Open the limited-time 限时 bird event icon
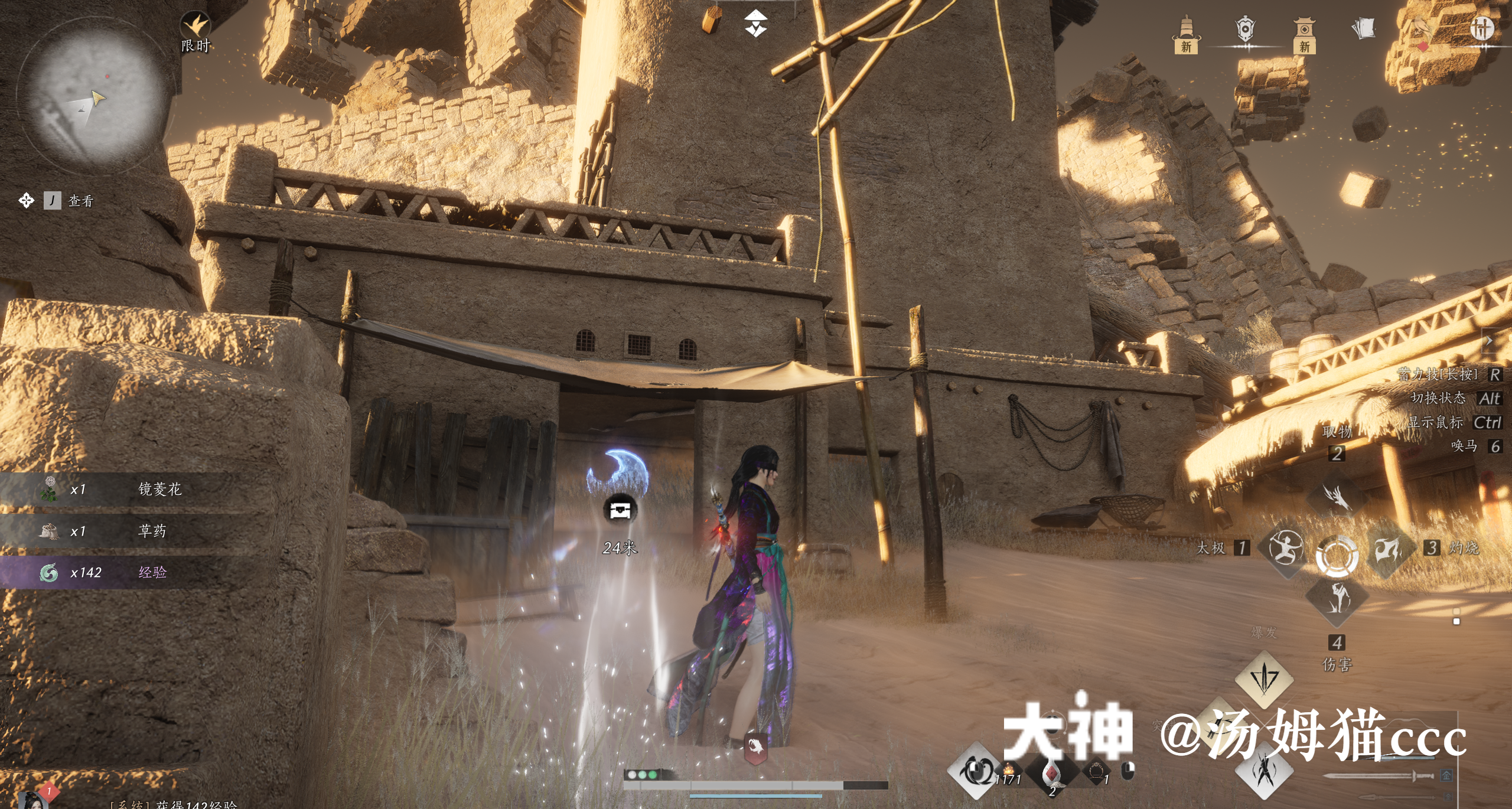The height and width of the screenshot is (809, 1512). point(195,28)
